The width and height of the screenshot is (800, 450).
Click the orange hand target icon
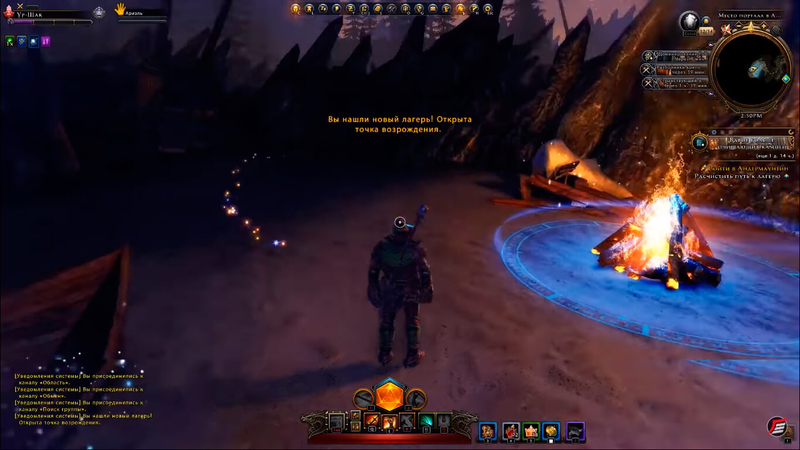pyautogui.click(x=119, y=9)
